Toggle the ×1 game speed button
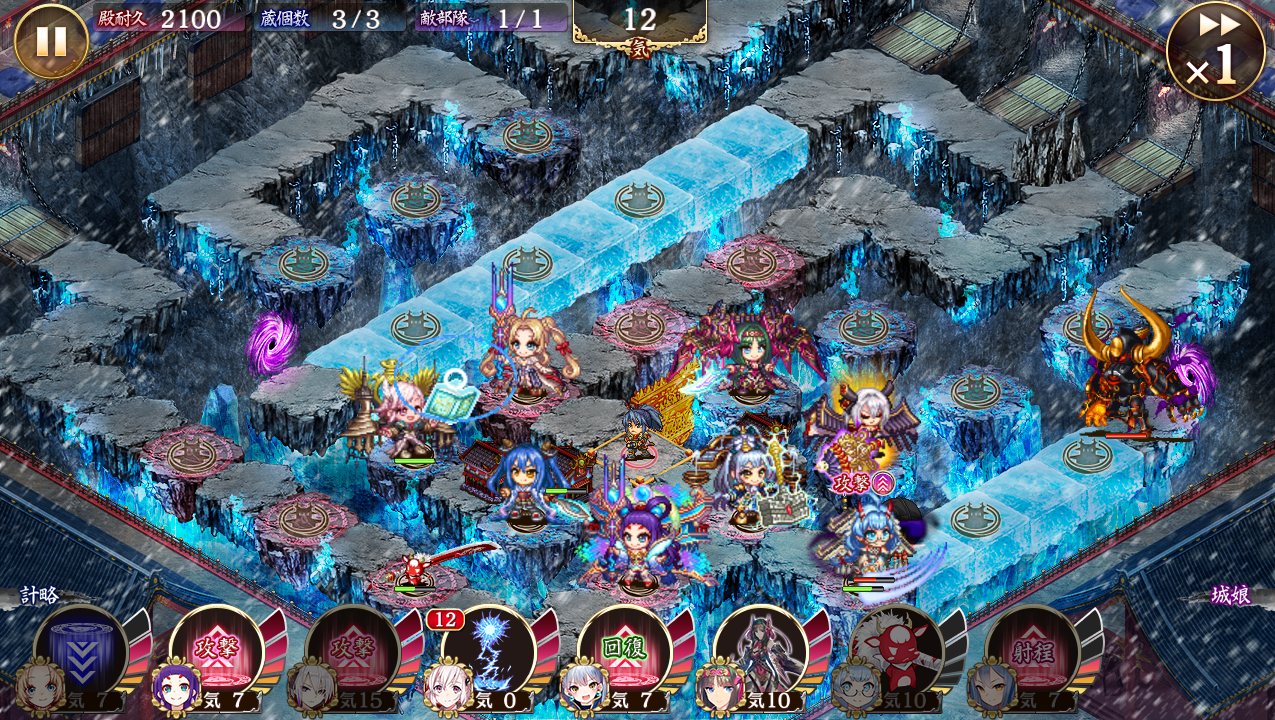 tap(1215, 51)
